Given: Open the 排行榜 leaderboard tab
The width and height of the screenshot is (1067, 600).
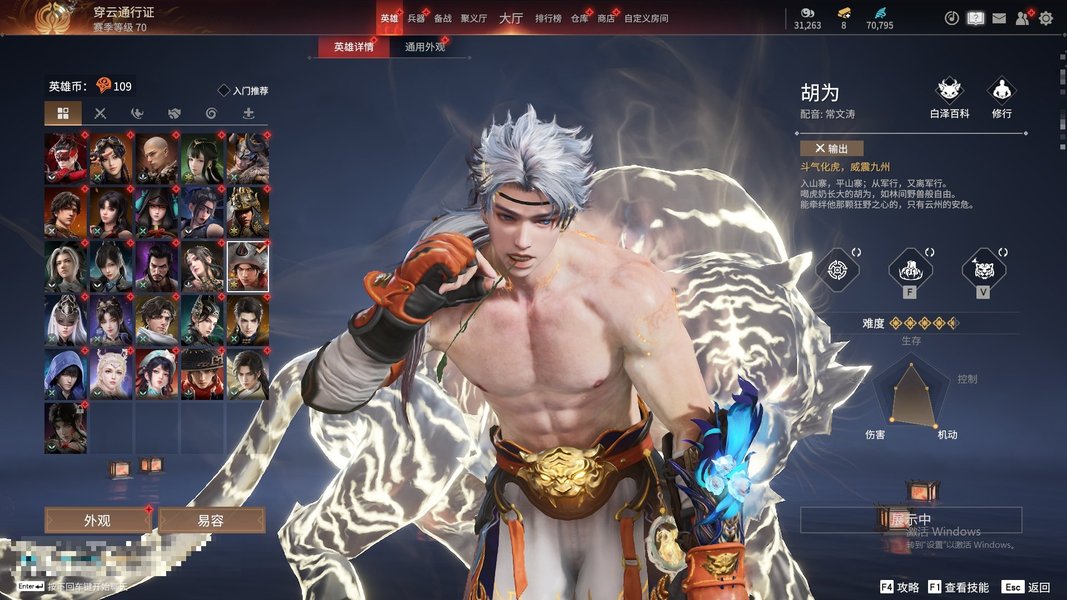Looking at the screenshot, I should [548, 18].
